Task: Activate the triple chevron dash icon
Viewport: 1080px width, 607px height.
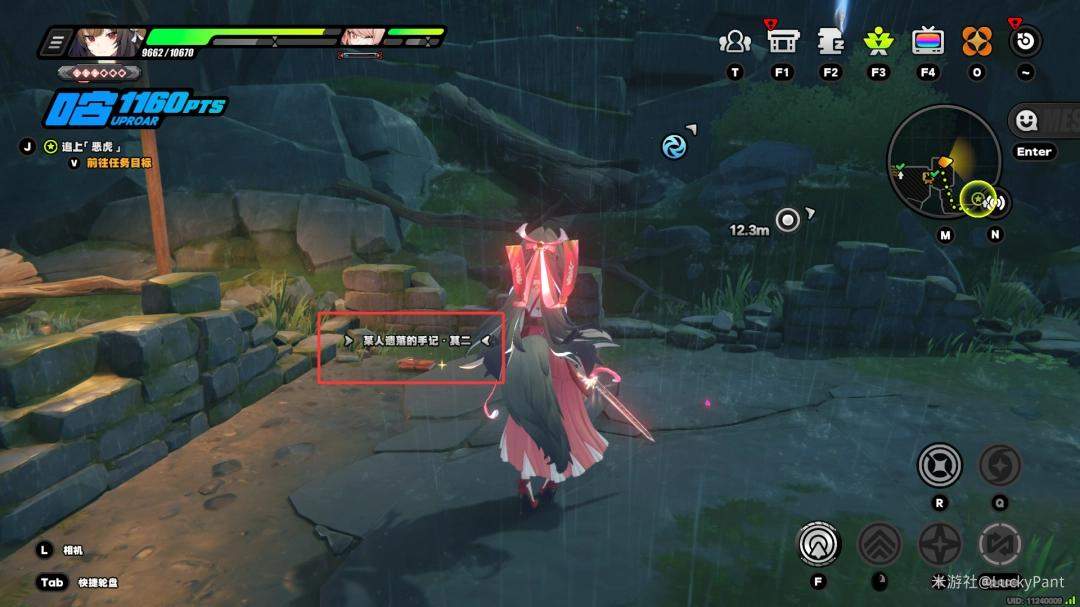Action: (x=879, y=544)
